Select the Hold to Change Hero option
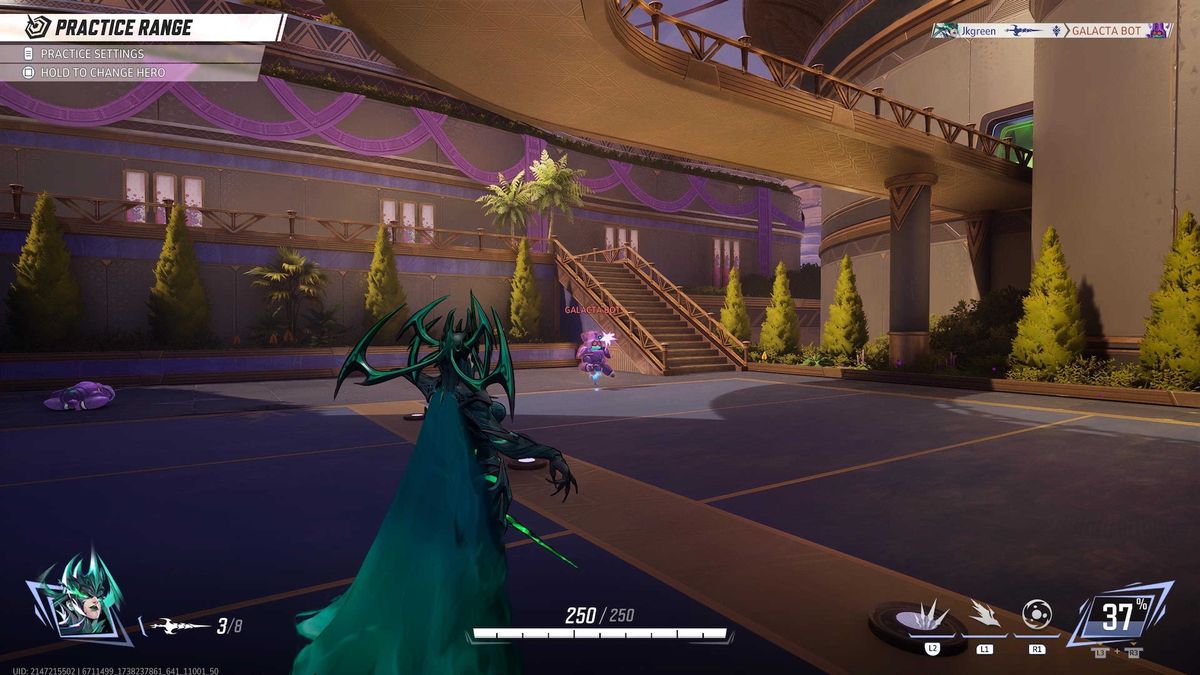 [x=102, y=73]
